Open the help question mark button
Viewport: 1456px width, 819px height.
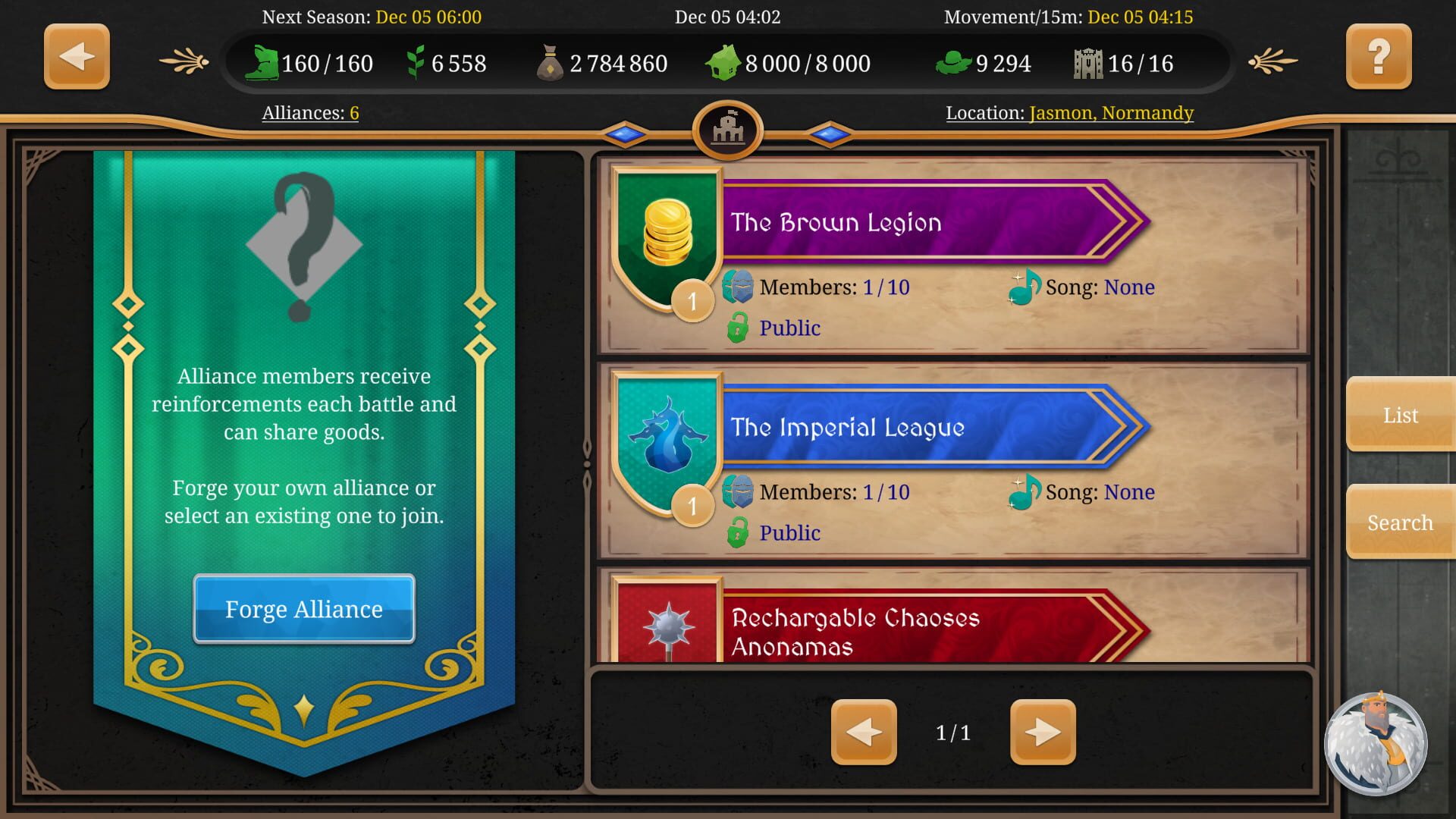coord(1379,56)
